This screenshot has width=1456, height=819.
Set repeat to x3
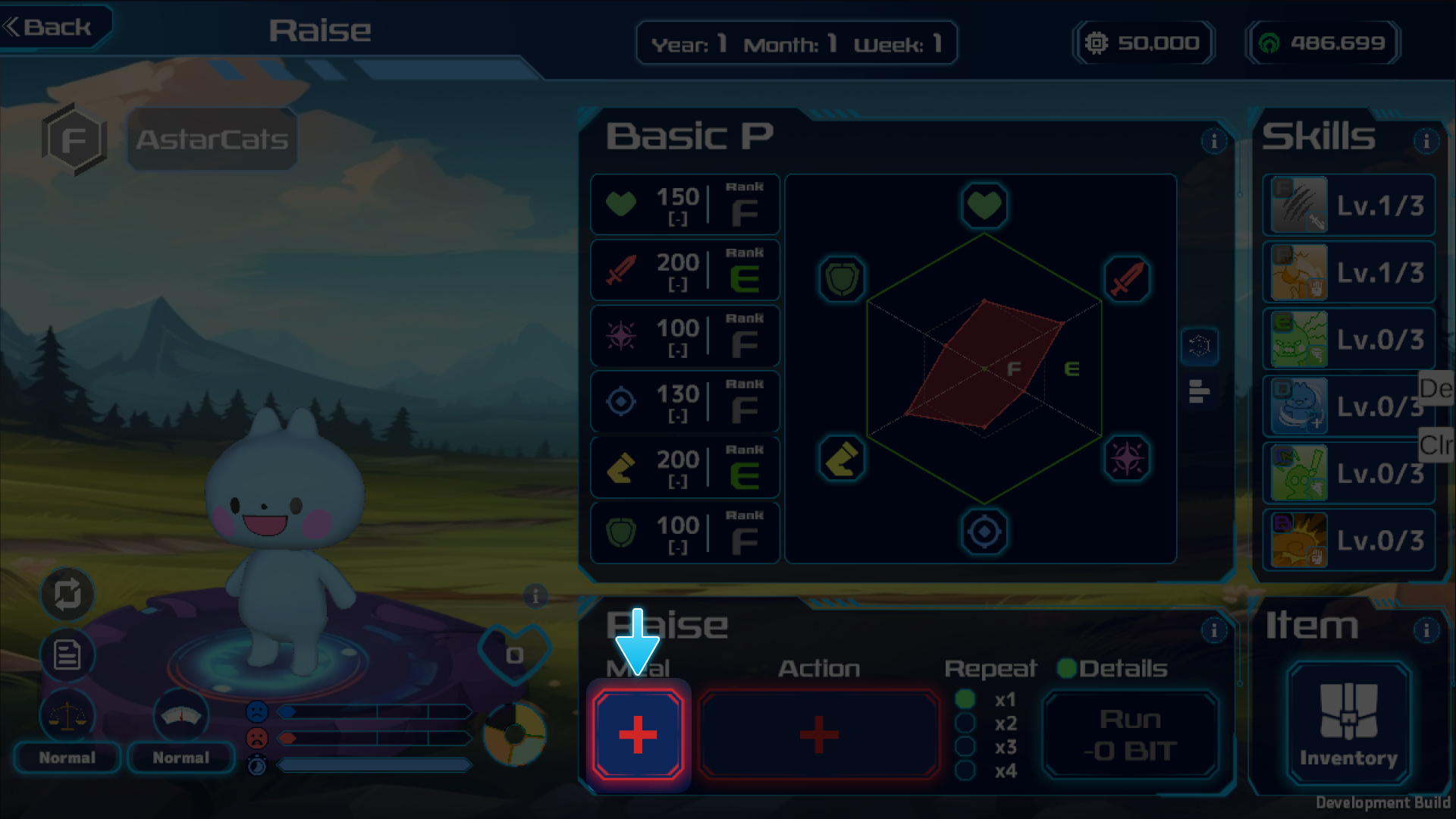pos(965,747)
